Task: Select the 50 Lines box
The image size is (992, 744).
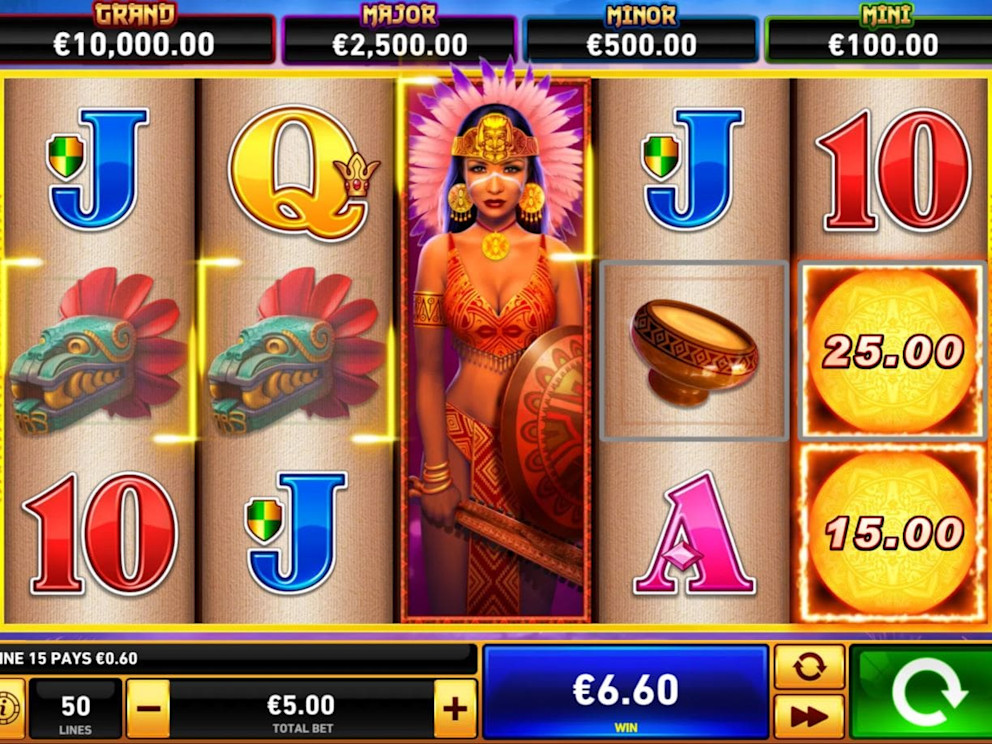Action: click(x=75, y=709)
